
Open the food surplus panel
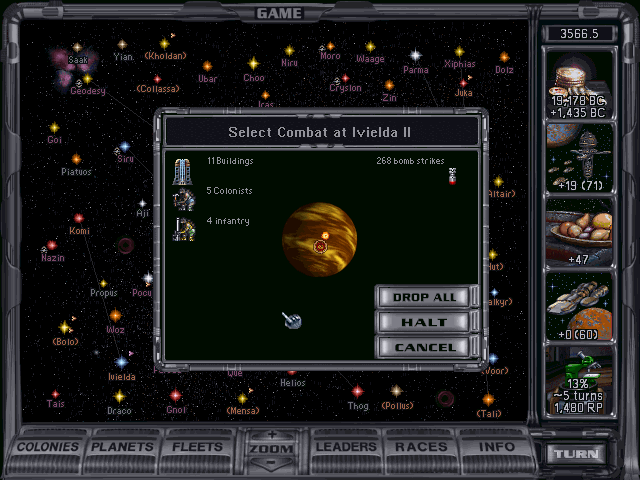click(x=577, y=233)
